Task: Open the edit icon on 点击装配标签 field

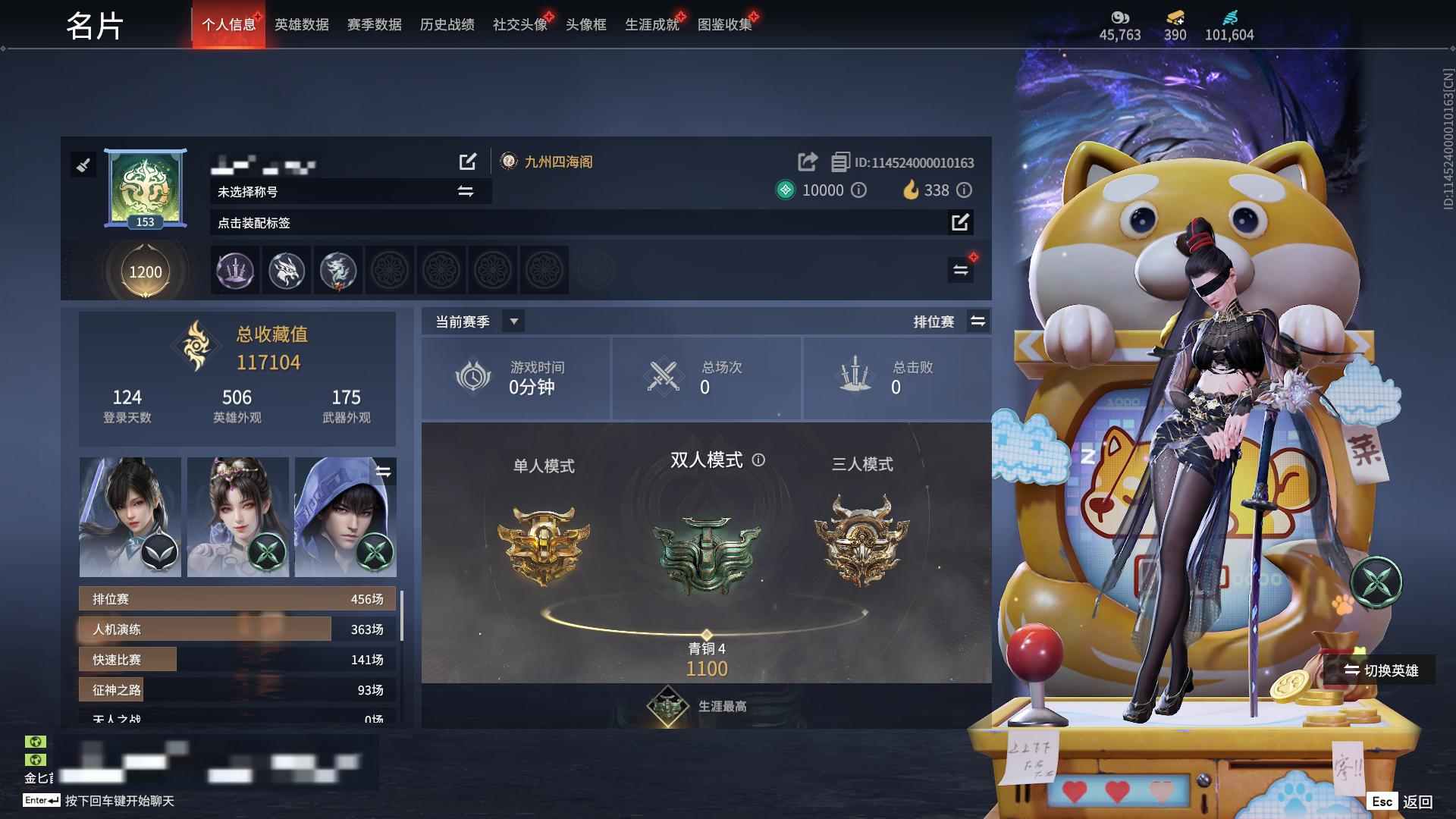Action: click(x=962, y=223)
